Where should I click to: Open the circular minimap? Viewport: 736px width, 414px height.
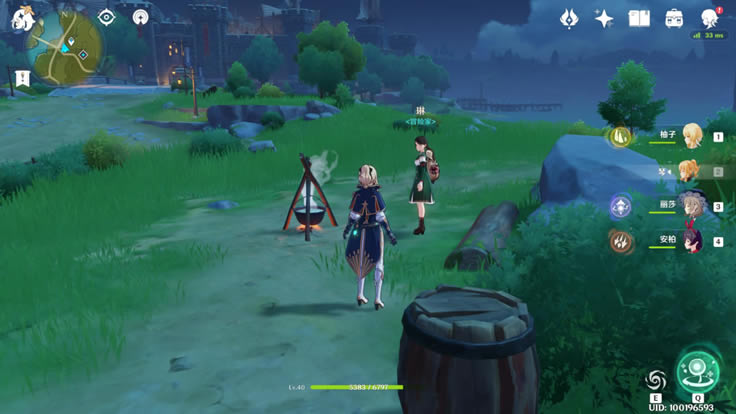pyautogui.click(x=64, y=45)
